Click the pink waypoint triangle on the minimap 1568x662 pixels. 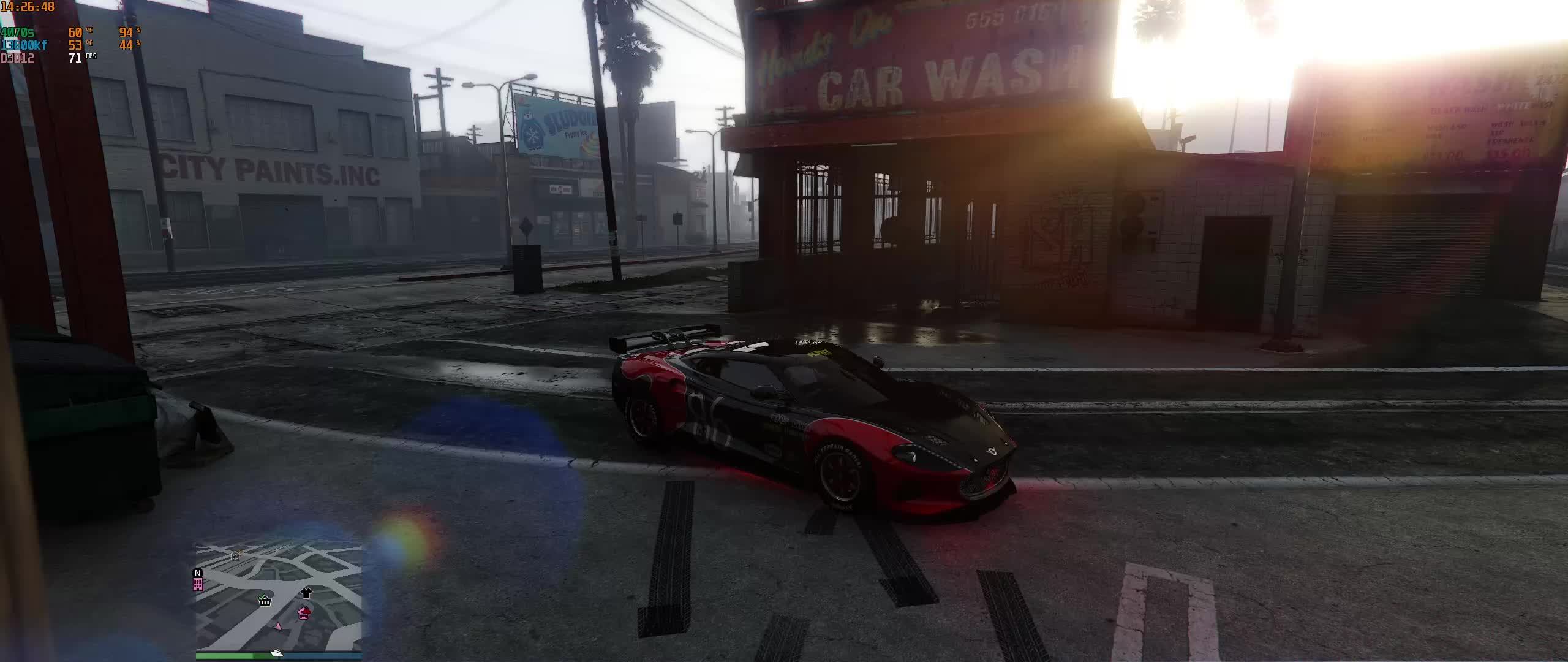(279, 626)
